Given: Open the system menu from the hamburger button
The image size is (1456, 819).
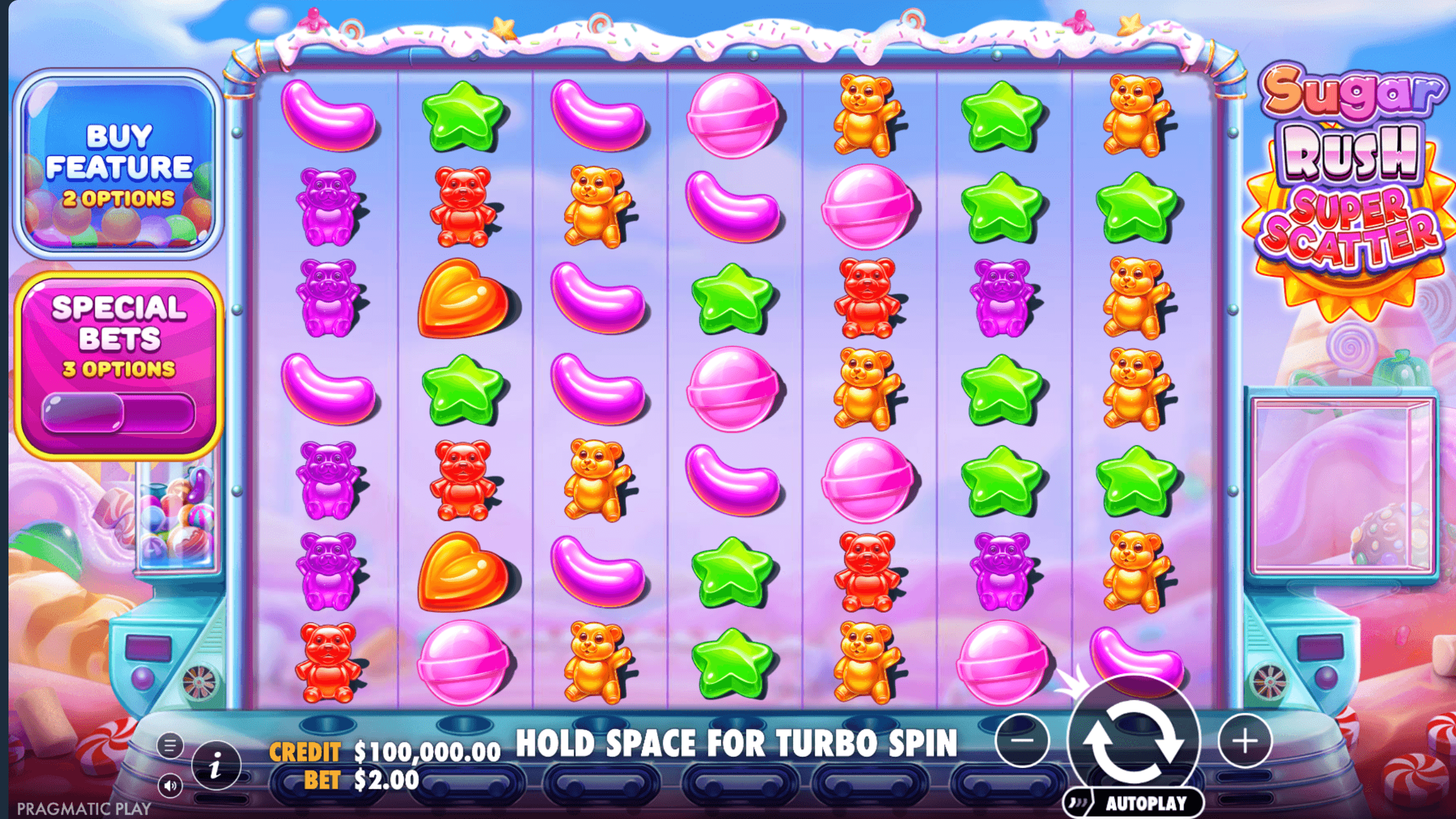Looking at the screenshot, I should point(169,746).
